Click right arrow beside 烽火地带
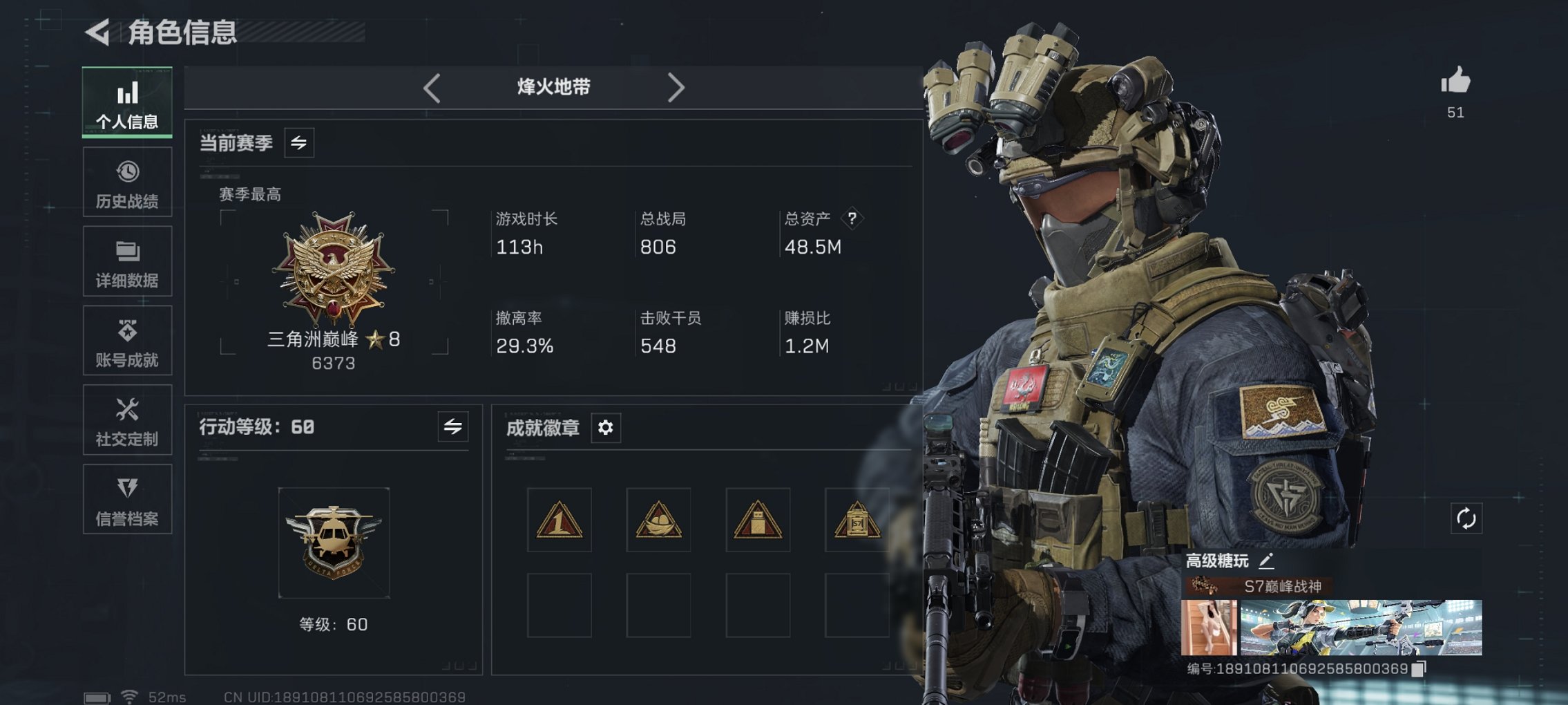This screenshot has height=705, width=1568. [x=676, y=87]
